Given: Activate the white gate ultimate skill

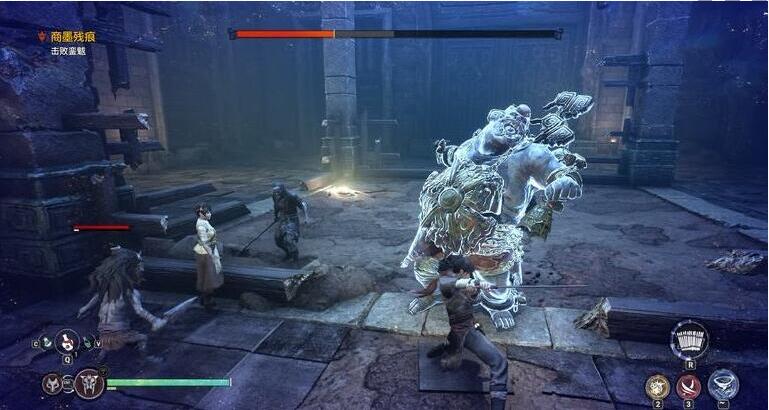Looking at the screenshot, I should [x=689, y=339].
